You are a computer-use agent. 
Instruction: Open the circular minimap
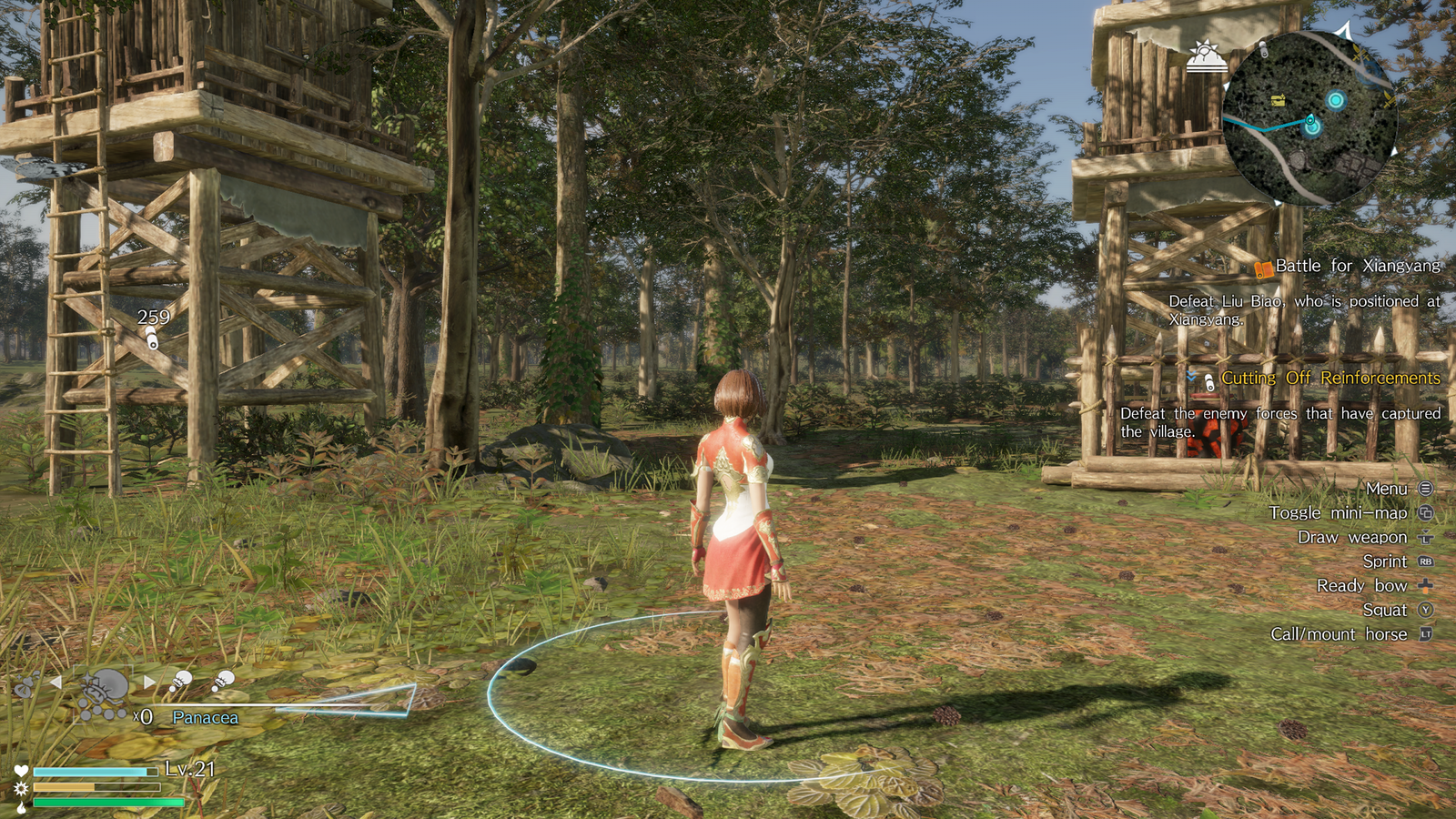1309,118
